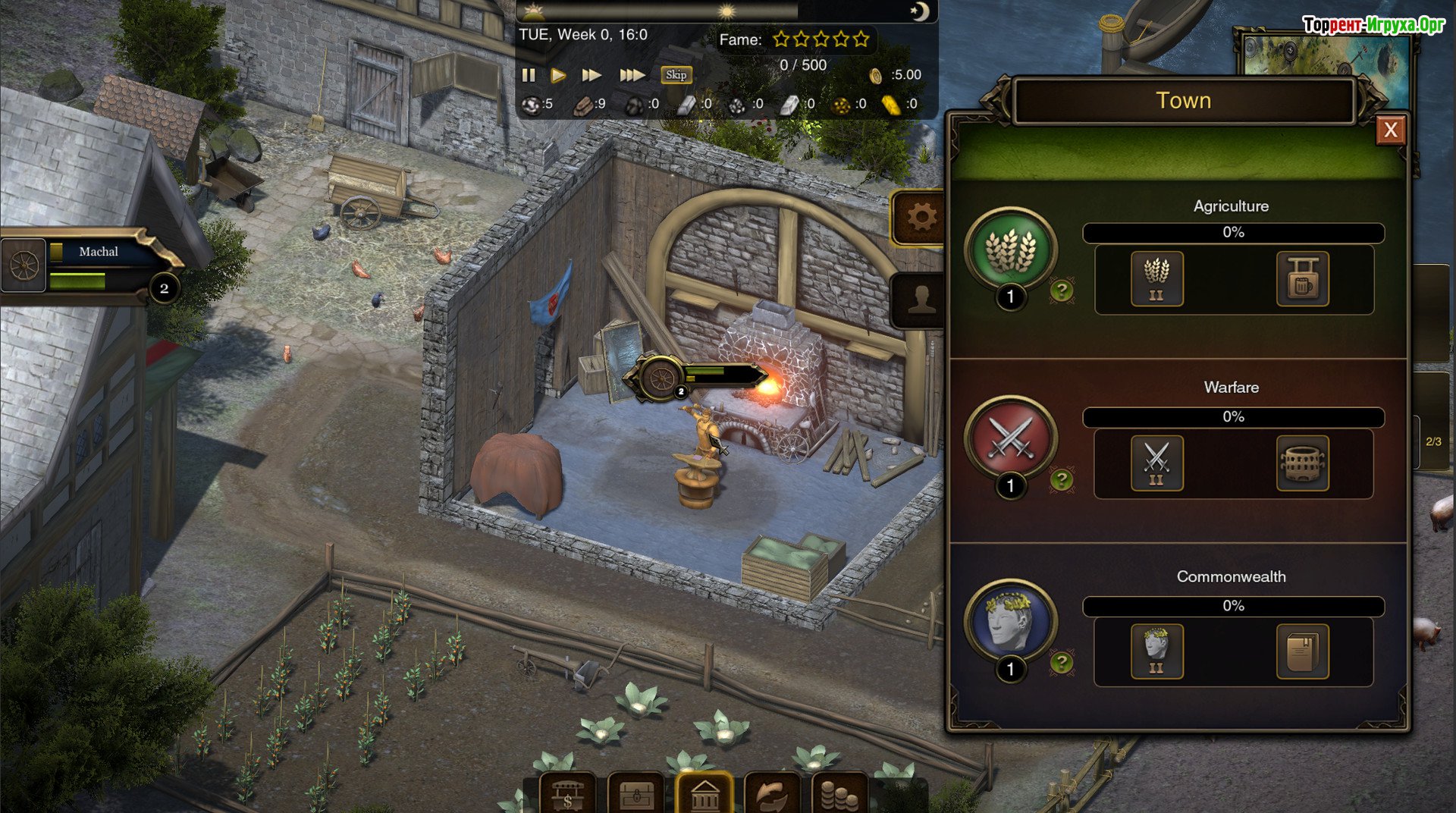The image size is (1456, 813).
Task: Toggle the highlighted town hall button
Action: (x=704, y=794)
